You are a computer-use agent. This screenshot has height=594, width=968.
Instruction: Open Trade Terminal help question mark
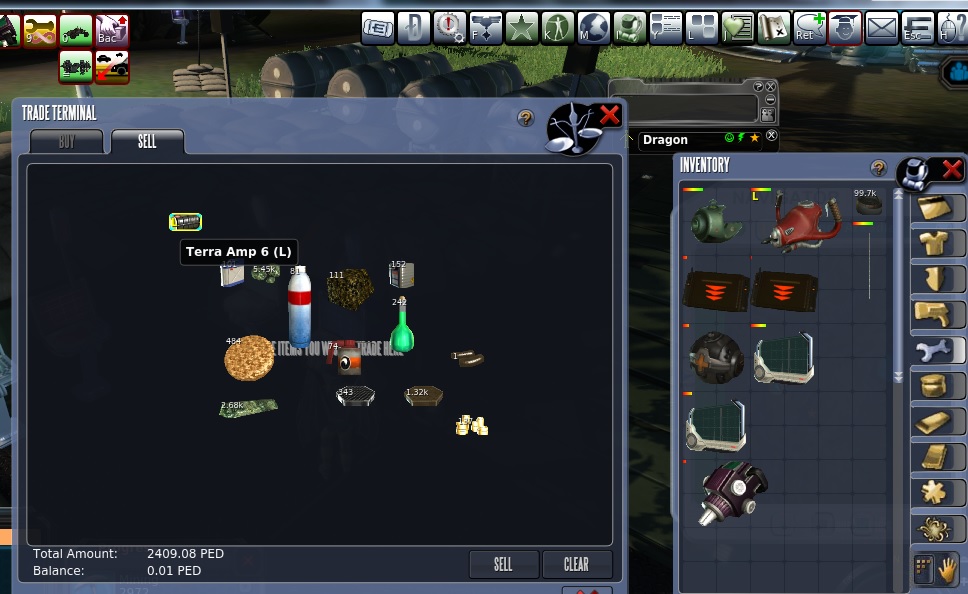(526, 118)
